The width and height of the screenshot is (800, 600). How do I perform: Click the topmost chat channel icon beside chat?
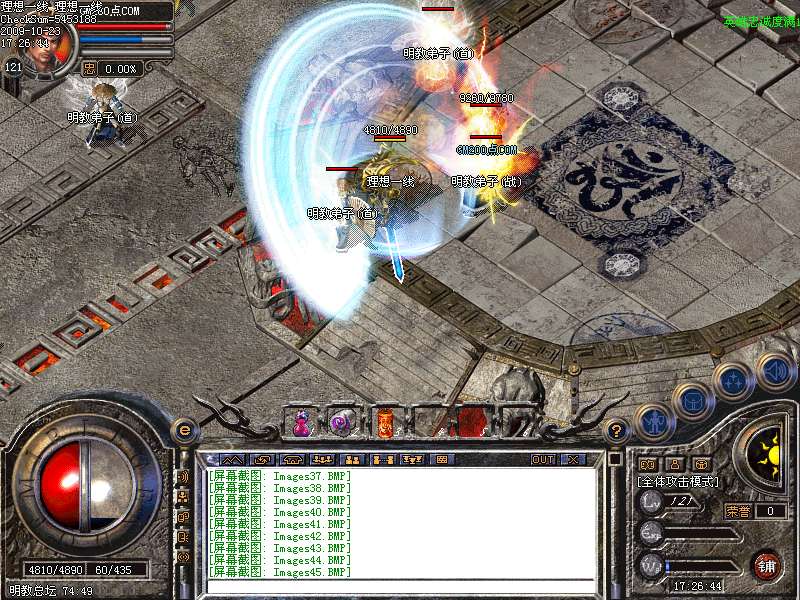(x=183, y=477)
